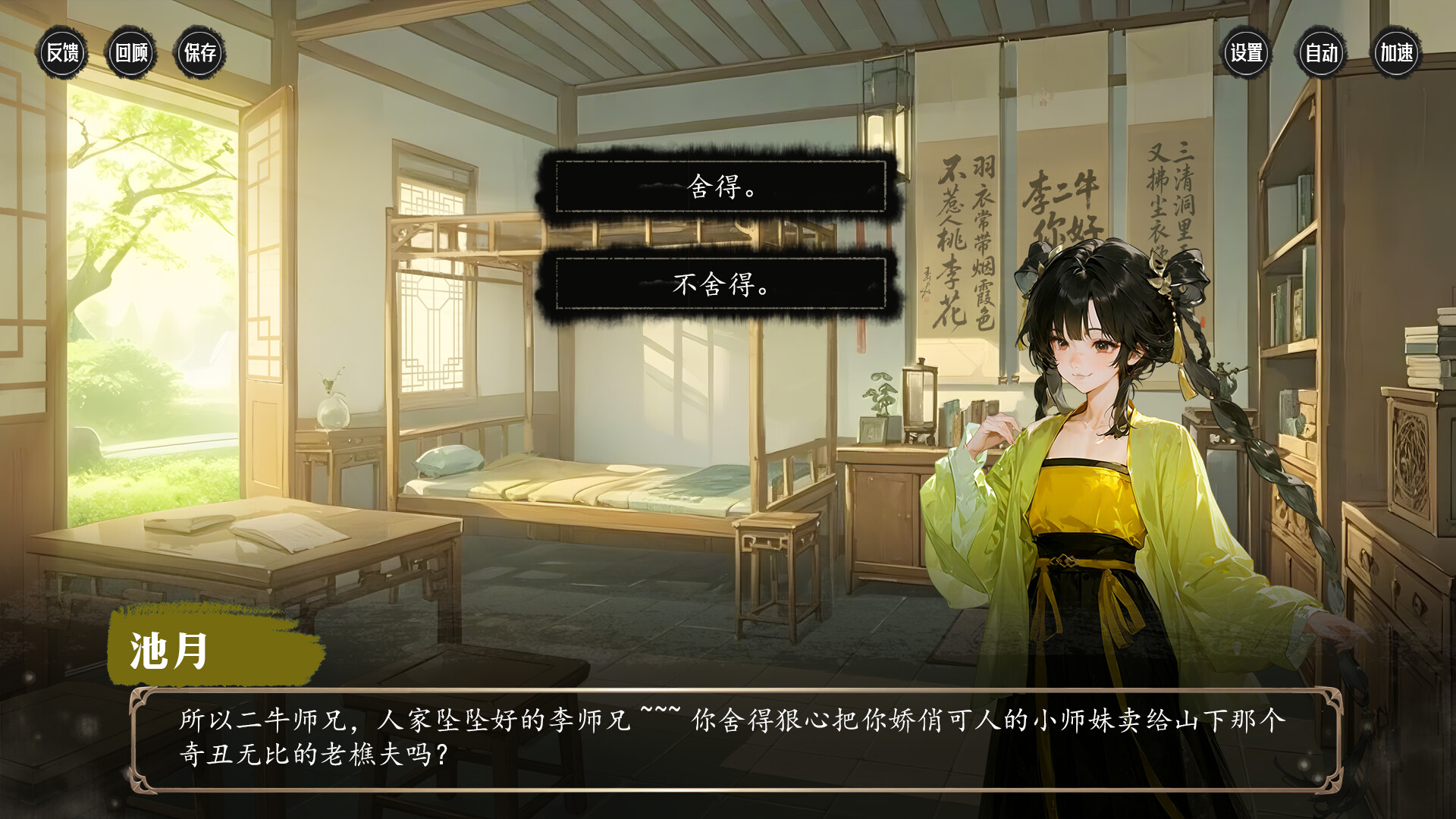The width and height of the screenshot is (1456, 819).
Task: Save the game with 保存
Action: click(201, 54)
